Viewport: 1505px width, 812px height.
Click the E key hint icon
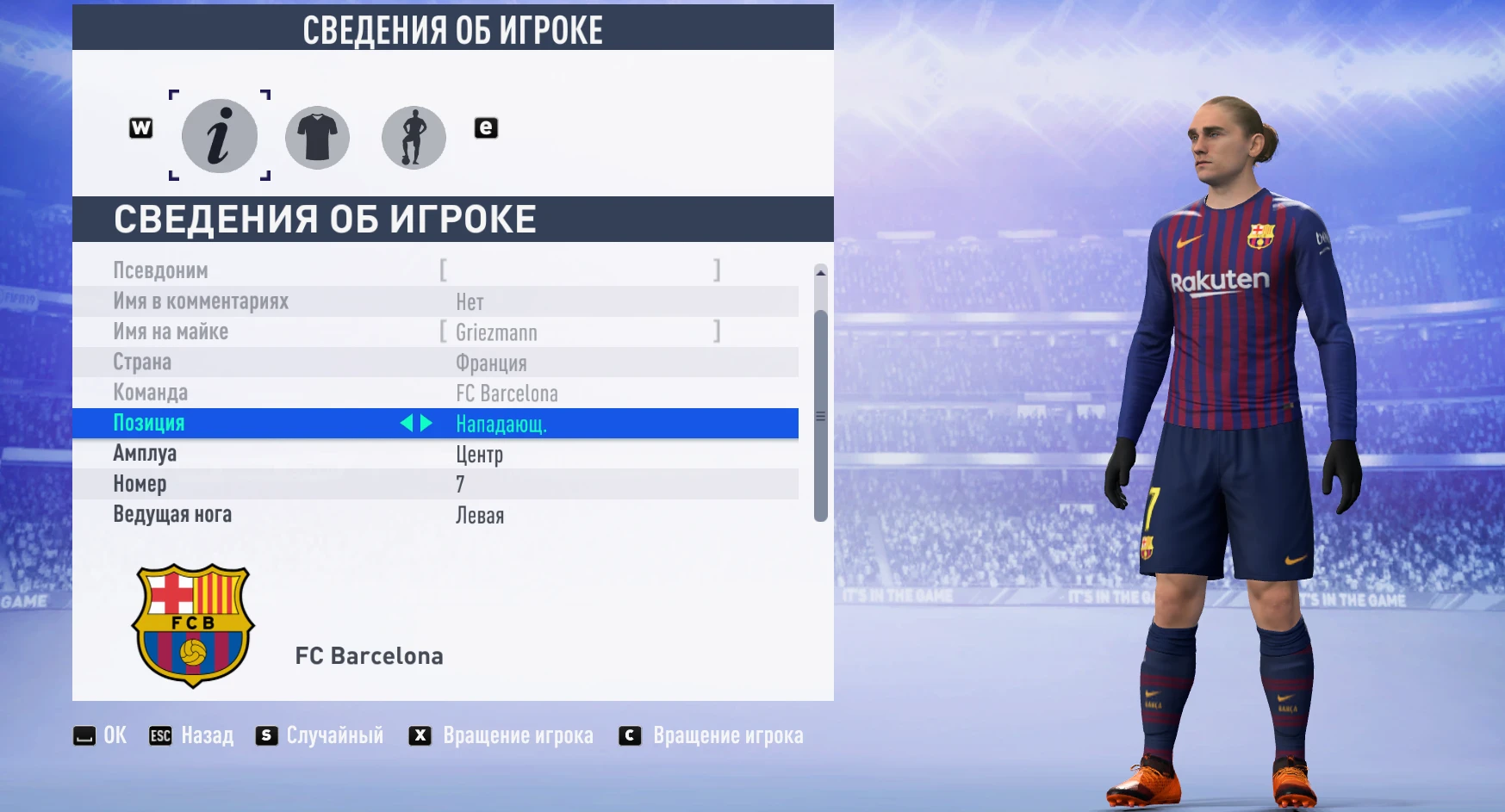click(485, 127)
